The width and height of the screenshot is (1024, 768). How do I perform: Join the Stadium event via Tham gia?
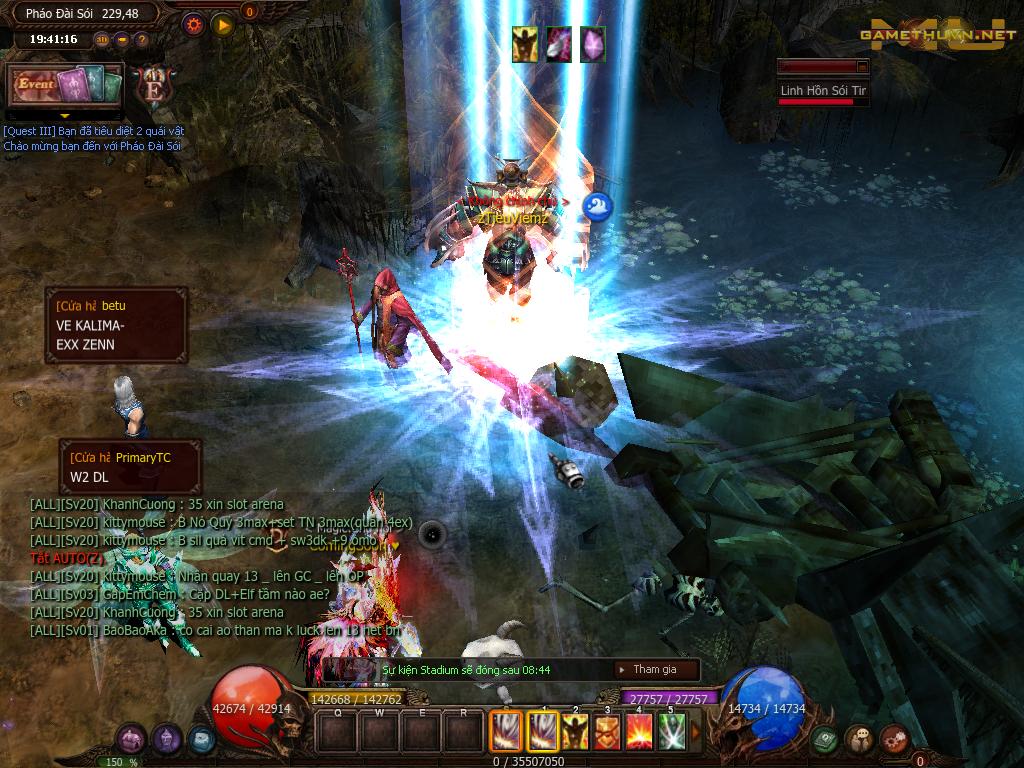click(x=655, y=669)
